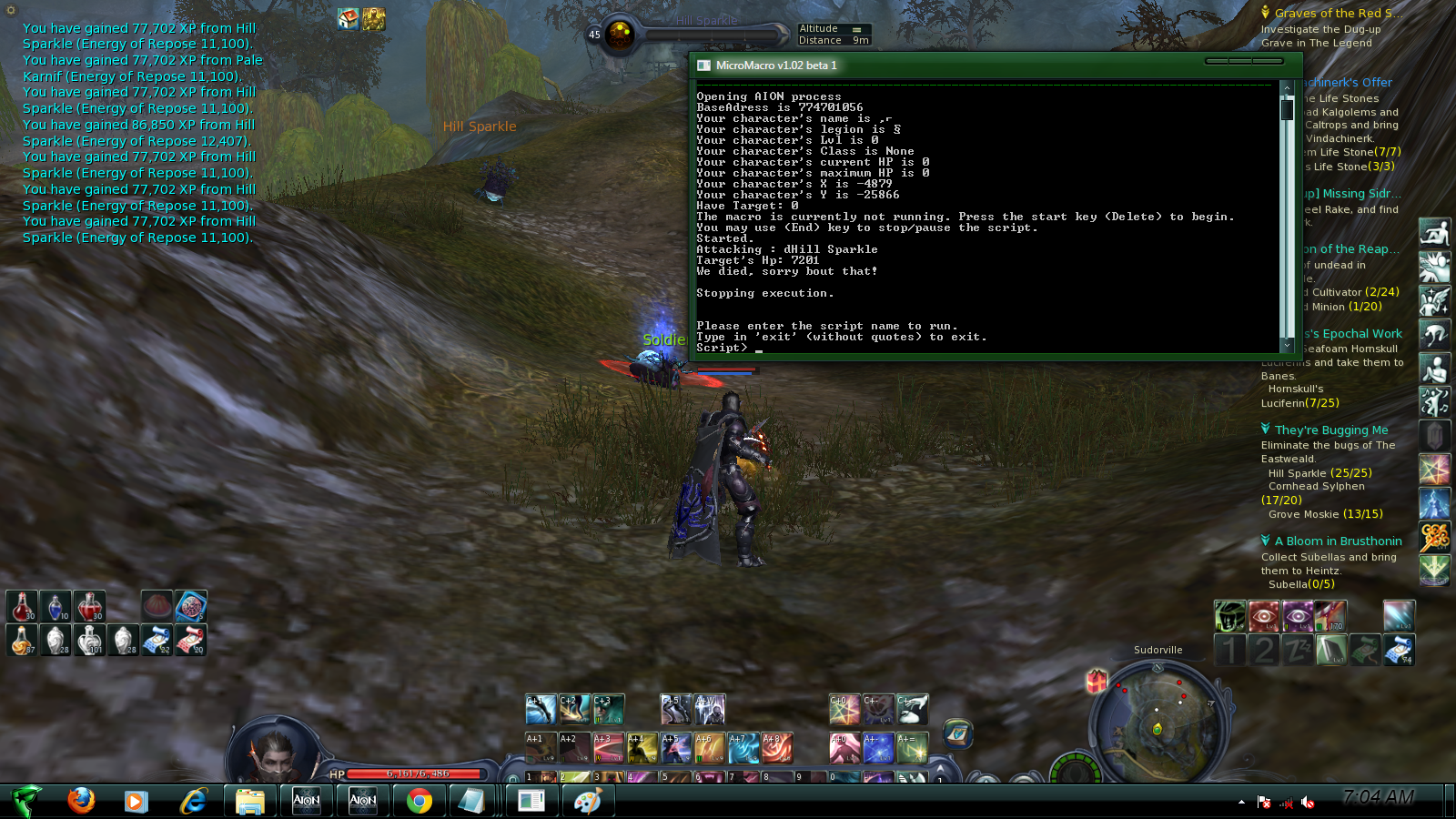Open They're Bugging Me quest entry
Image resolution: width=1456 pixels, height=819 pixels.
pos(1330,430)
